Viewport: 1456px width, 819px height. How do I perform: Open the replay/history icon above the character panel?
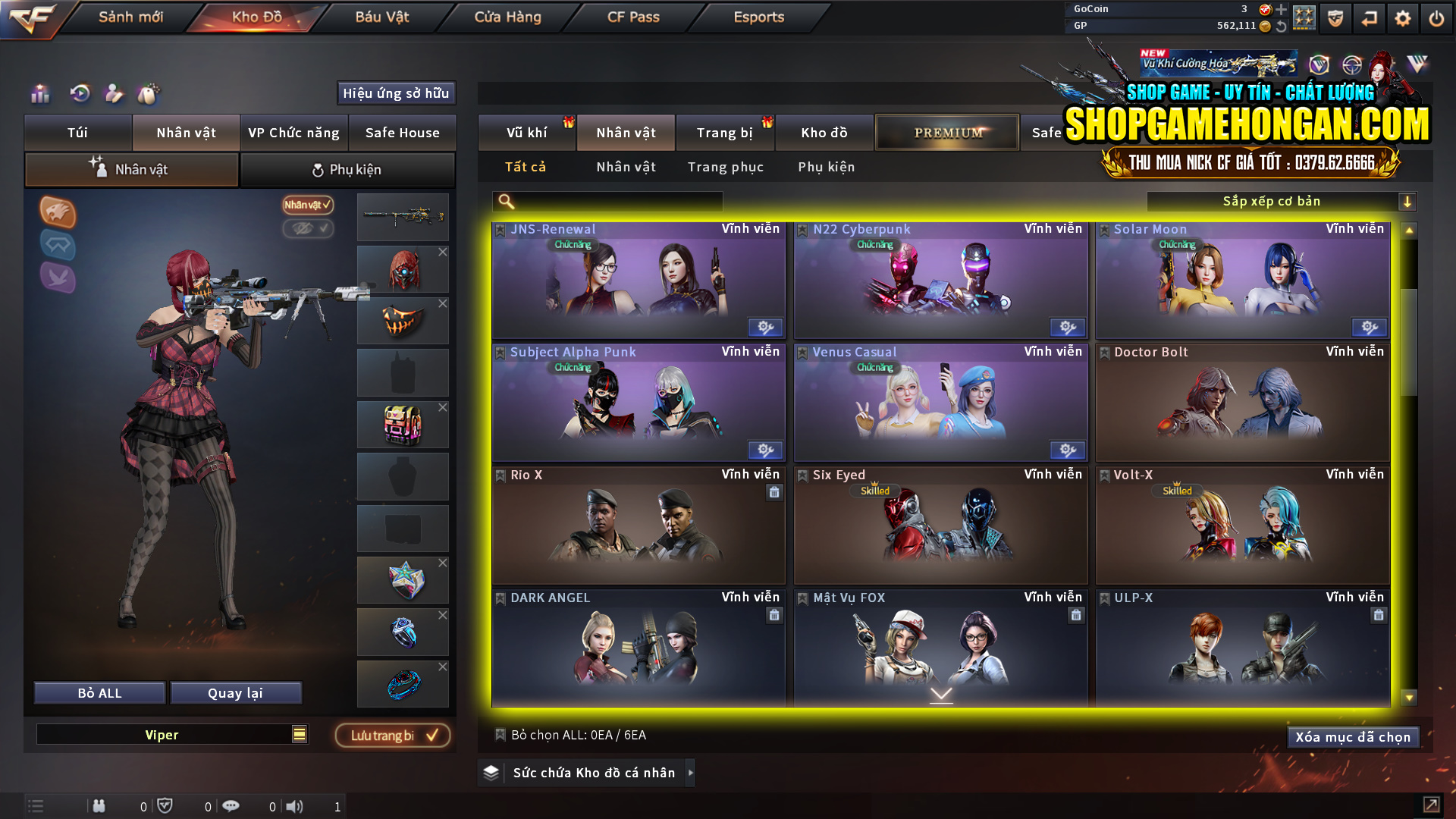pos(79,94)
